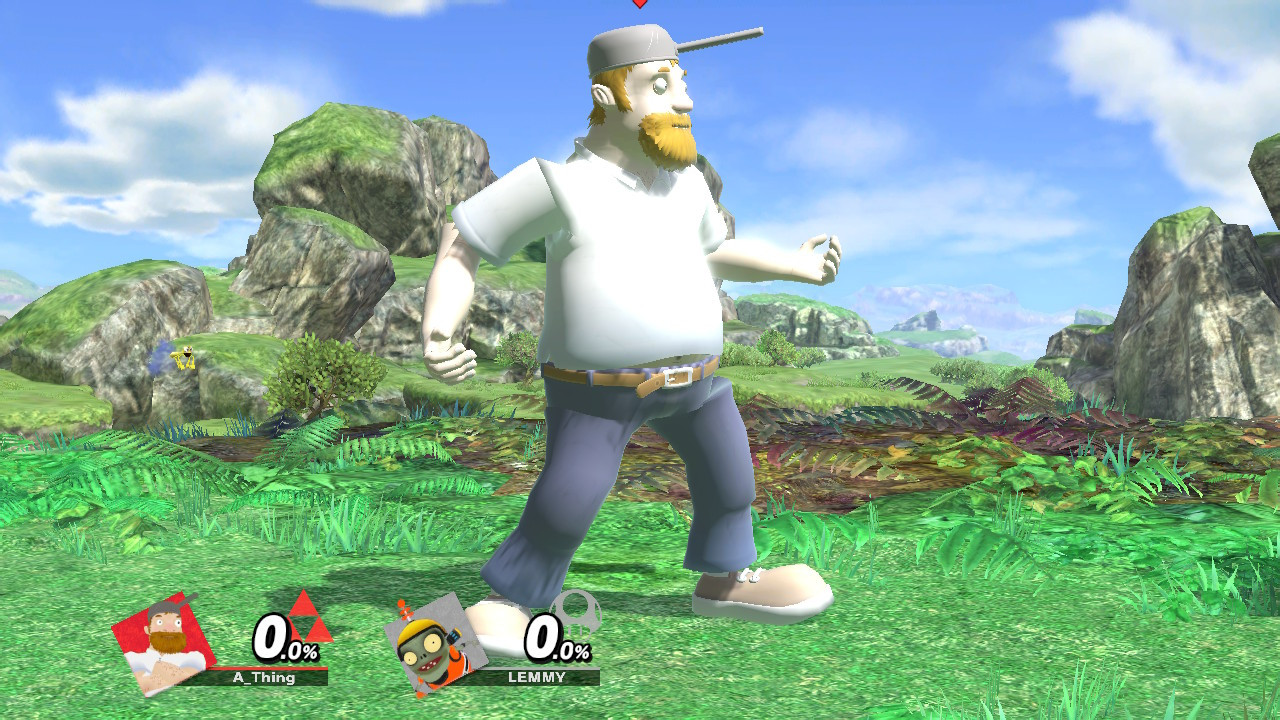Select LEMMY's 0.0% damage counter
This screenshot has width=1280, height=720.
click(552, 636)
